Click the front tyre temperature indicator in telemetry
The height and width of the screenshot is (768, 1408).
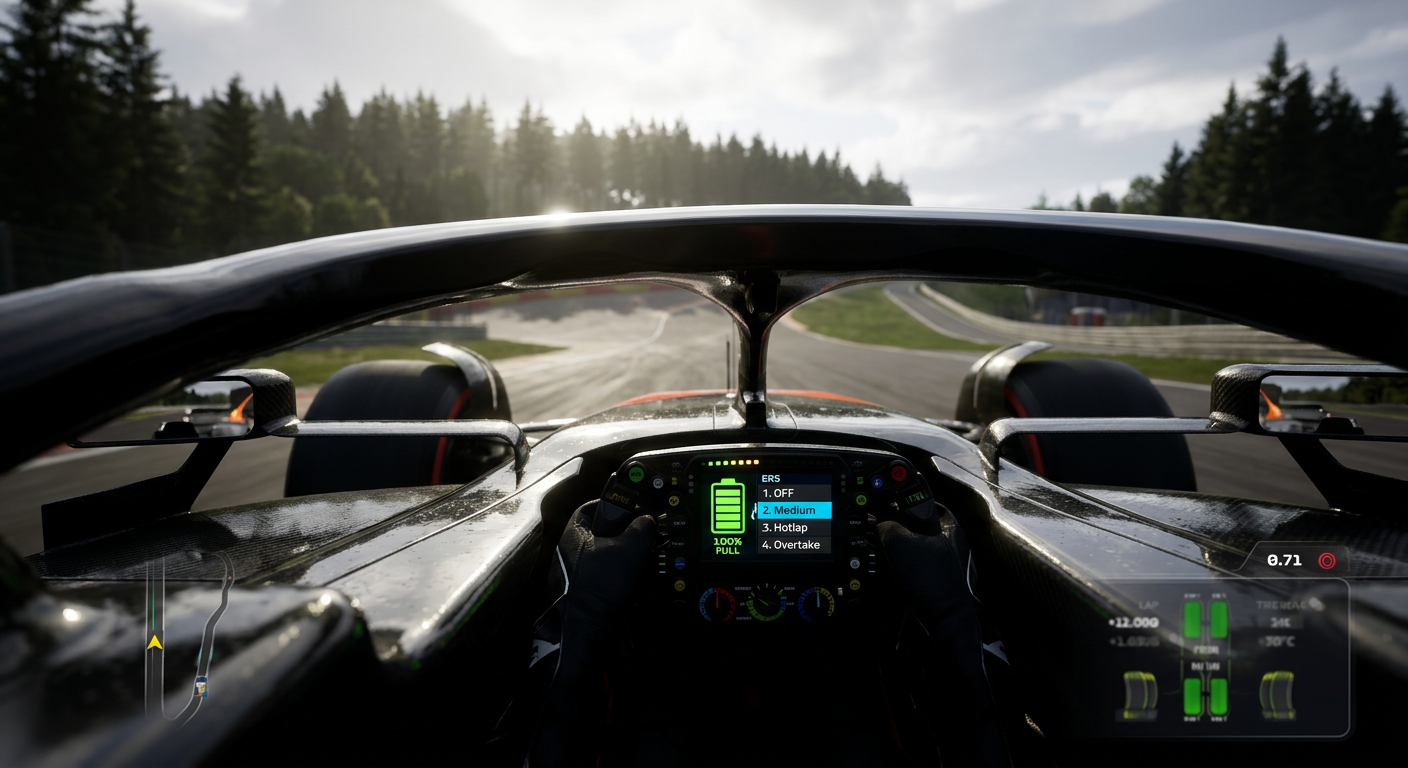tap(1205, 621)
